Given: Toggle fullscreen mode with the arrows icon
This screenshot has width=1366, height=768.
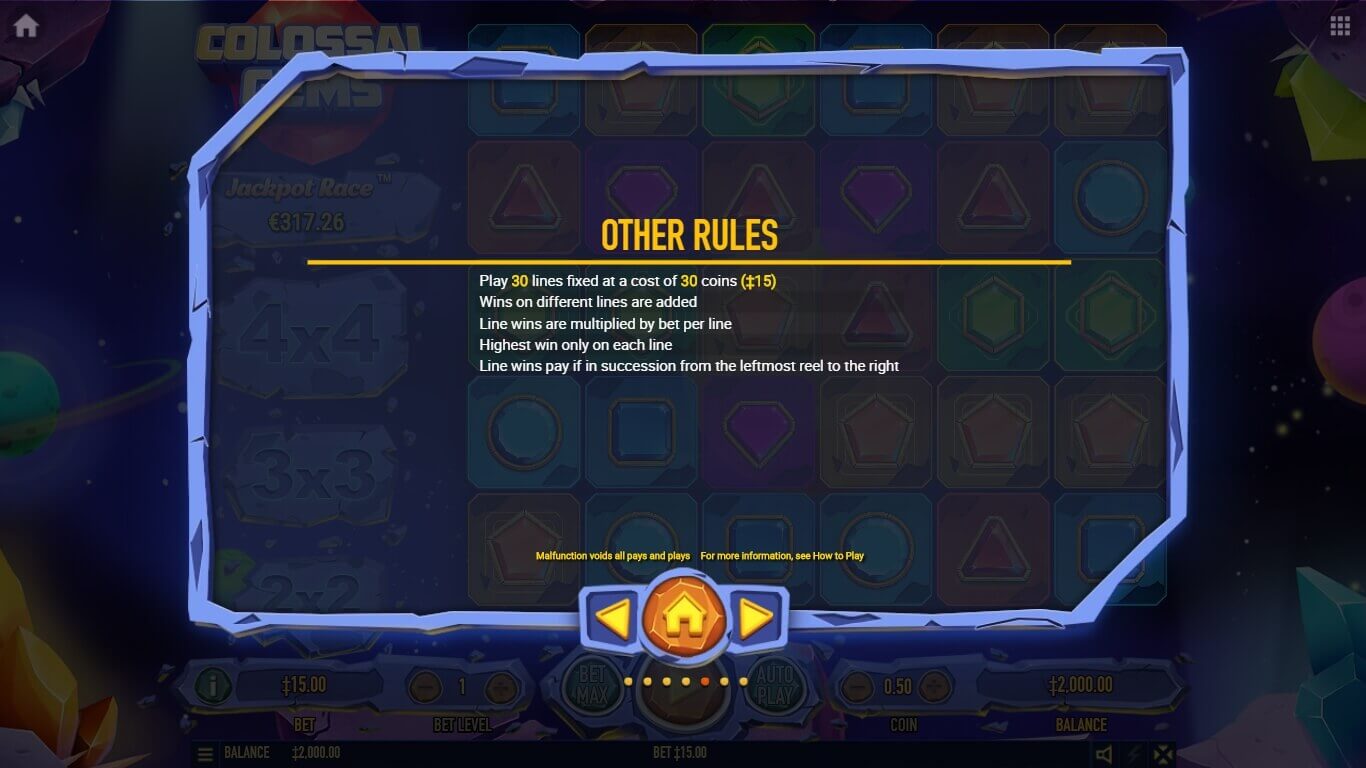Looking at the screenshot, I should pos(1163,754).
